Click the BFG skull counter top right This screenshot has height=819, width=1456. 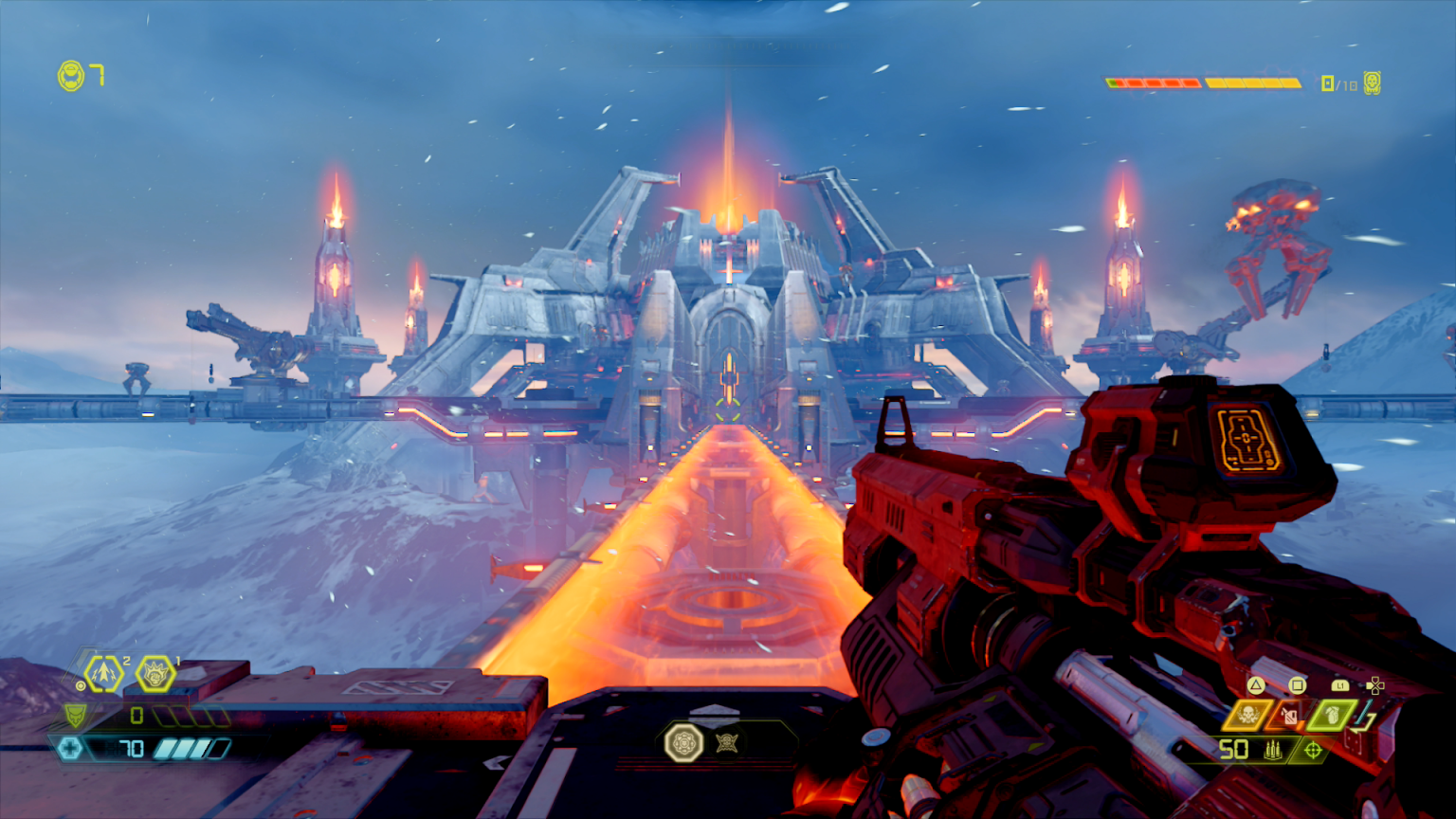(x=1371, y=83)
